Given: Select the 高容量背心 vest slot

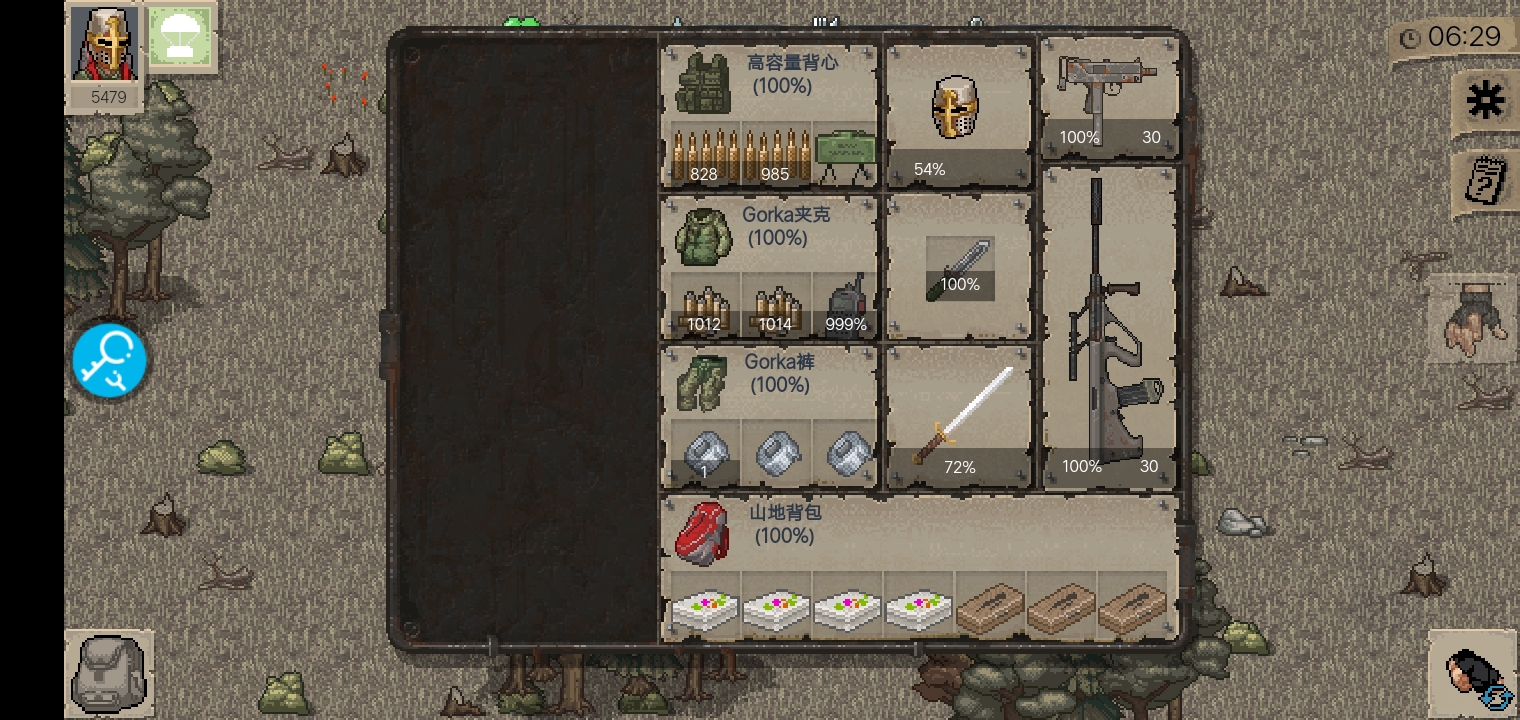Looking at the screenshot, I should click(704, 83).
